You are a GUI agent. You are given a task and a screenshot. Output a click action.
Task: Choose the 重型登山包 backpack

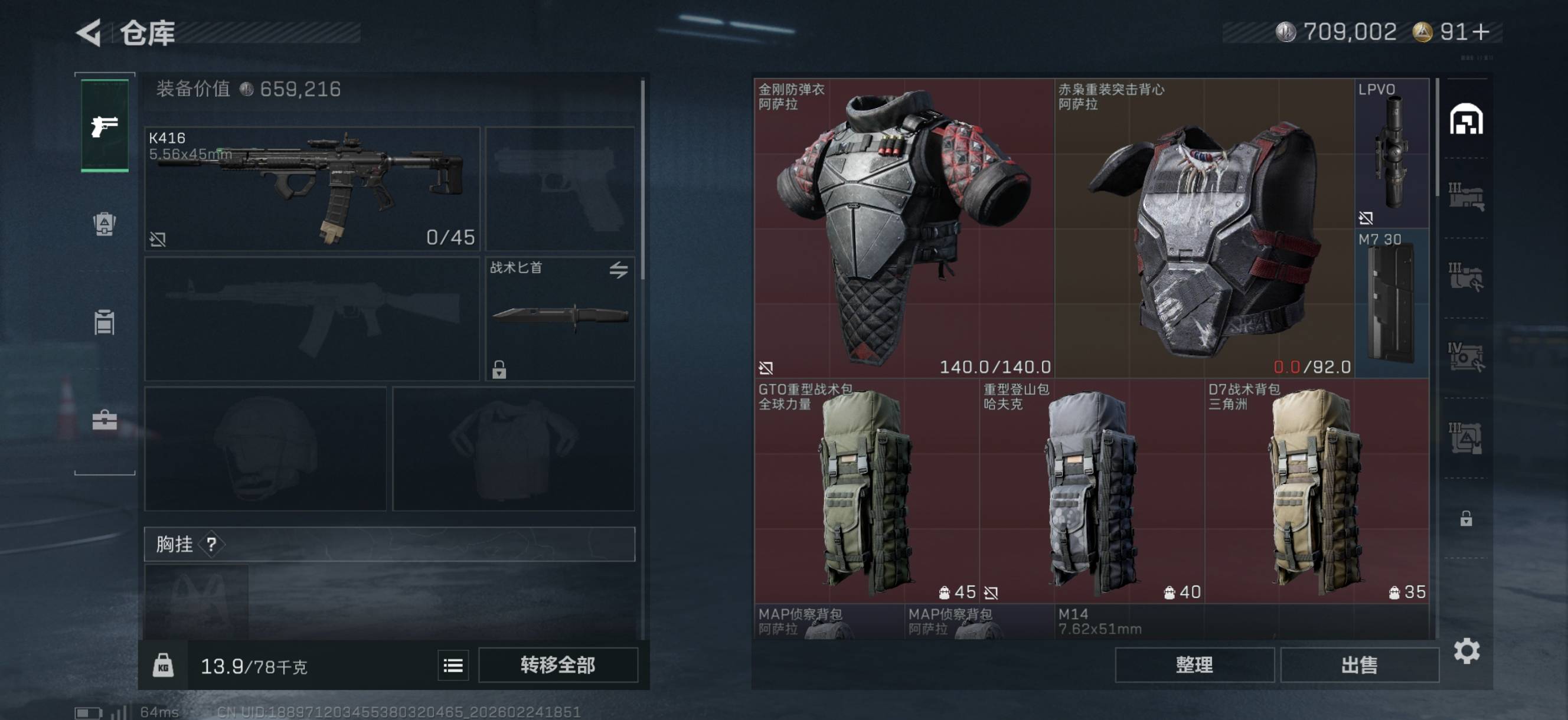coord(1092,490)
